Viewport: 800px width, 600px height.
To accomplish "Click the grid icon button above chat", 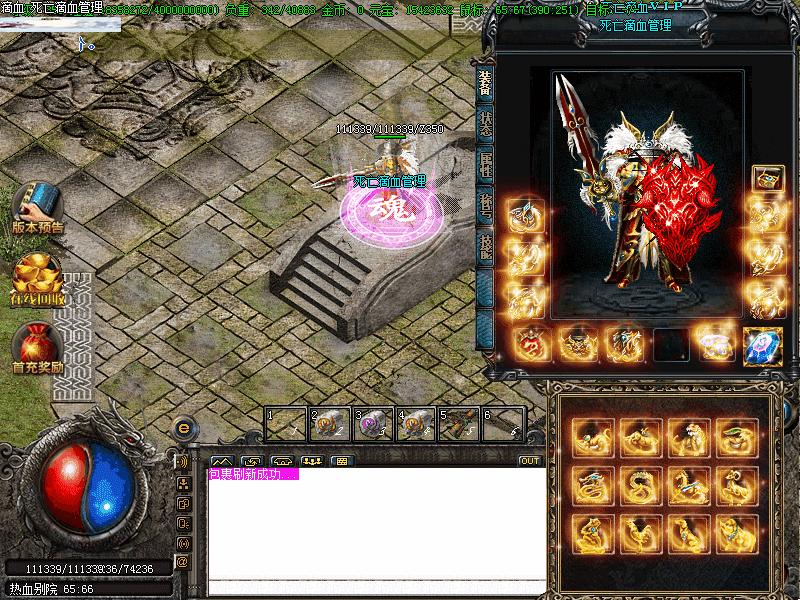I will click(342, 461).
